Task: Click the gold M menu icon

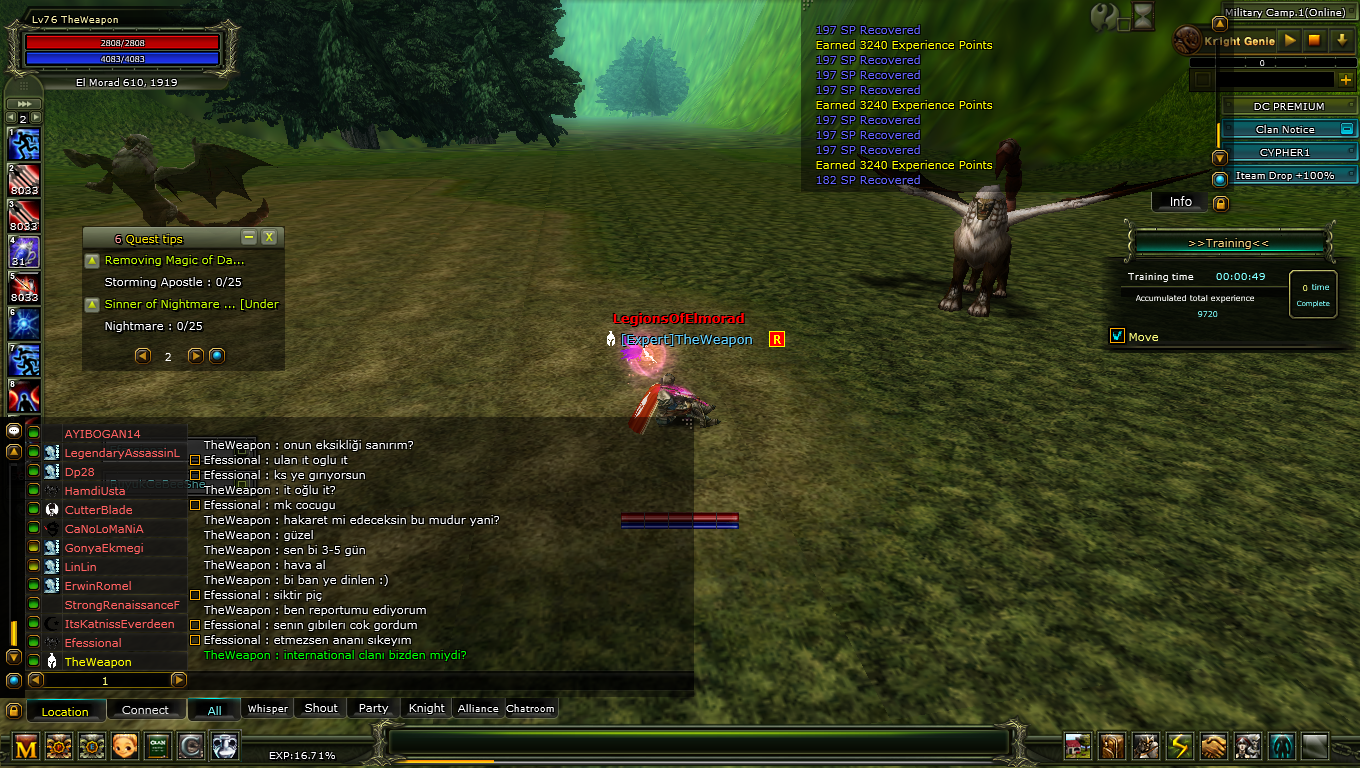Action: point(26,746)
